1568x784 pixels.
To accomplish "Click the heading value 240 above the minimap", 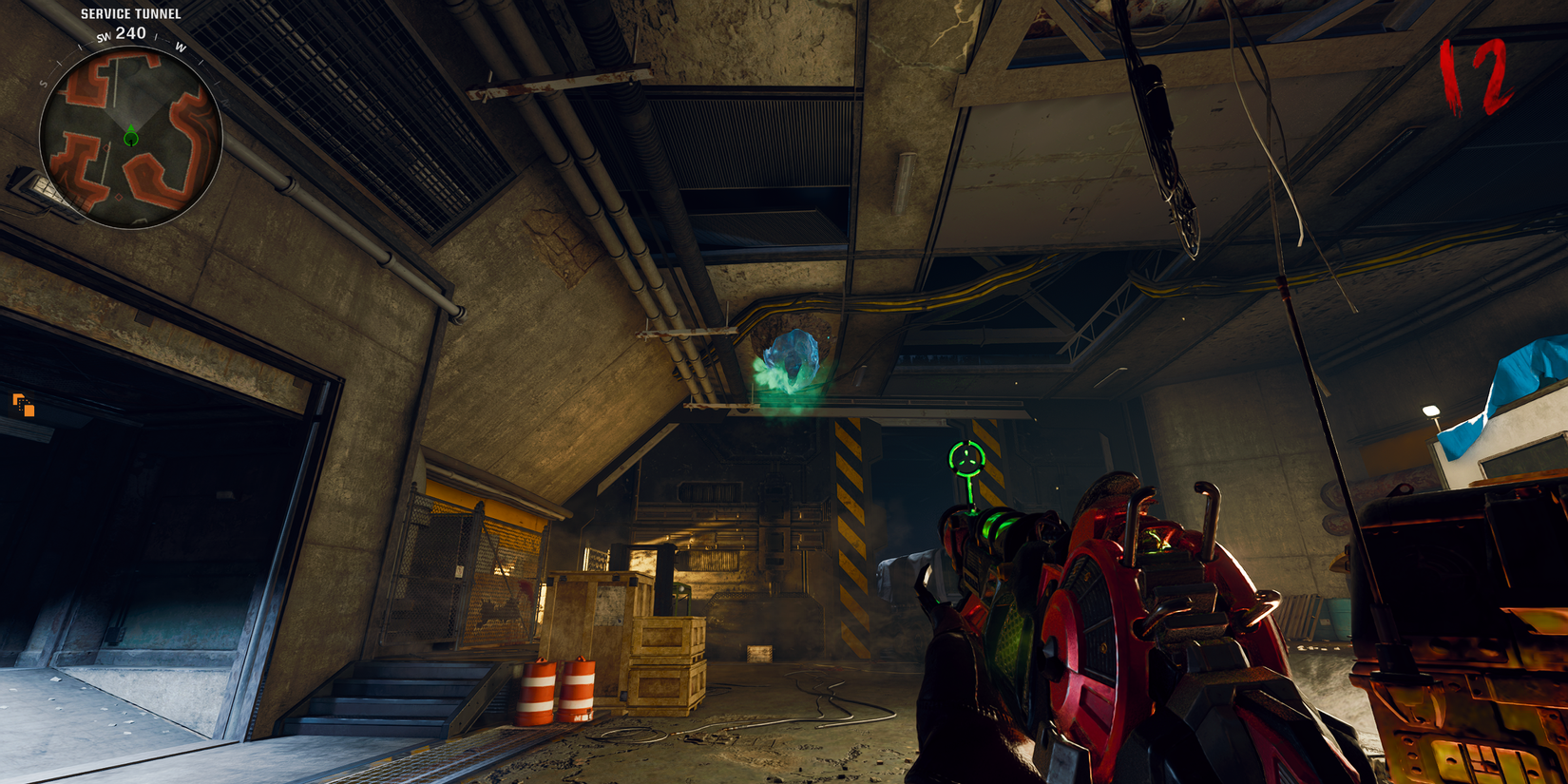I will (x=130, y=33).
